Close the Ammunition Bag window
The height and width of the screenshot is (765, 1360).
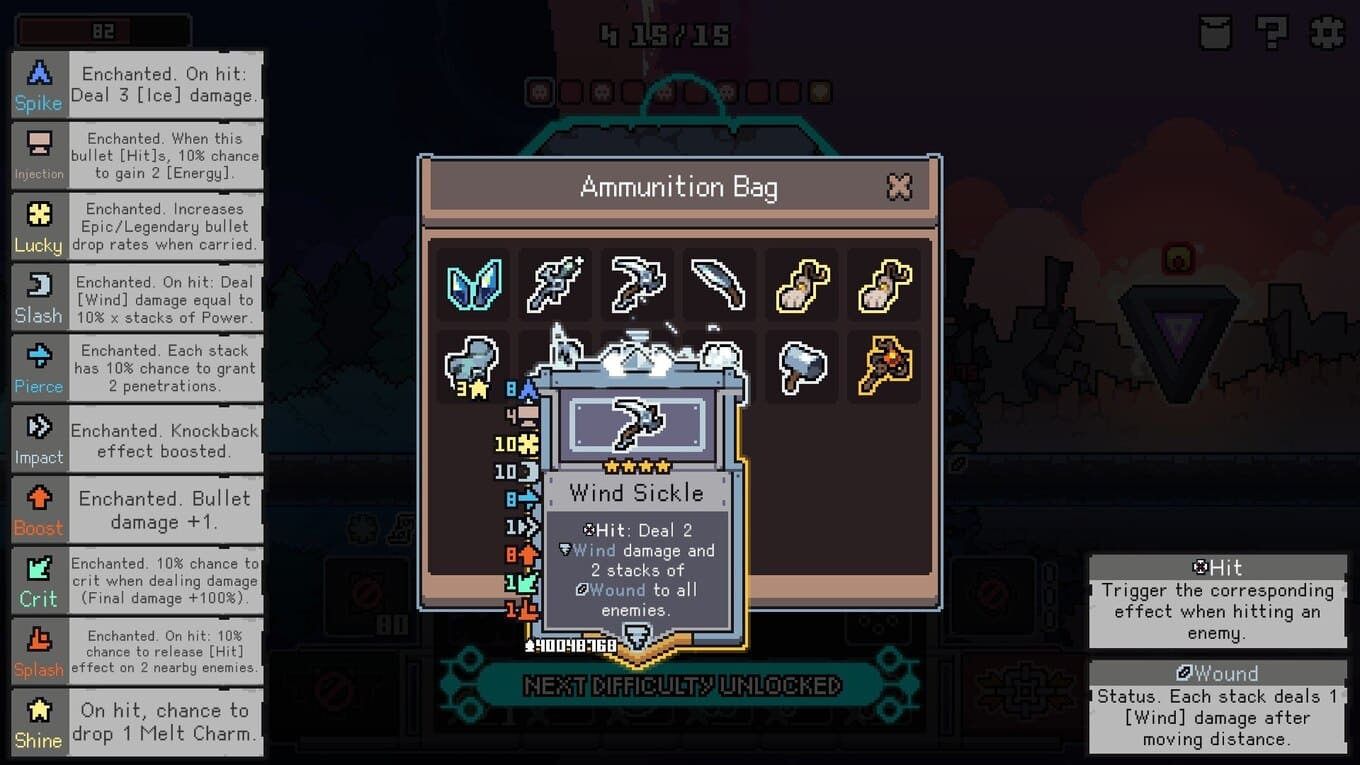coord(899,187)
